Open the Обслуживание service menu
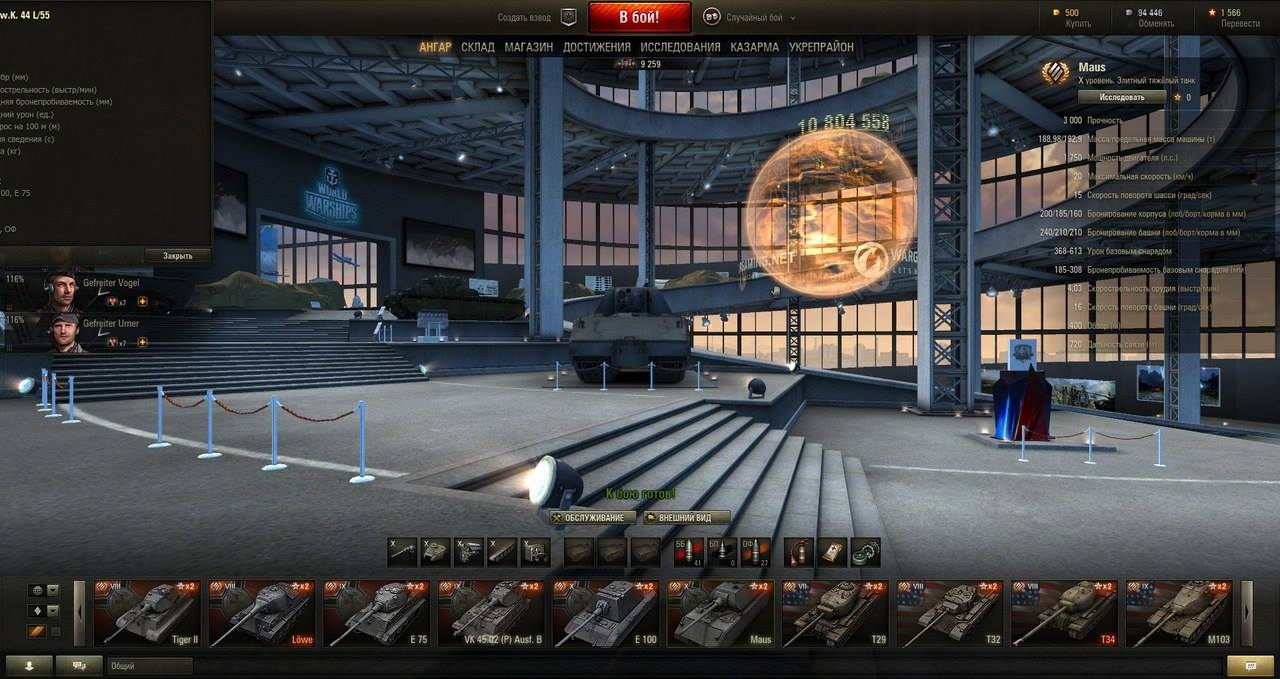 tap(592, 518)
